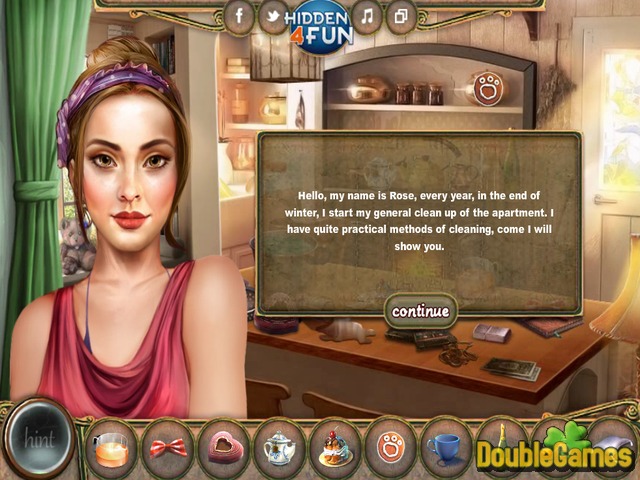
Task: Continue past Rose's introduction dialogue
Action: pyautogui.click(x=420, y=311)
